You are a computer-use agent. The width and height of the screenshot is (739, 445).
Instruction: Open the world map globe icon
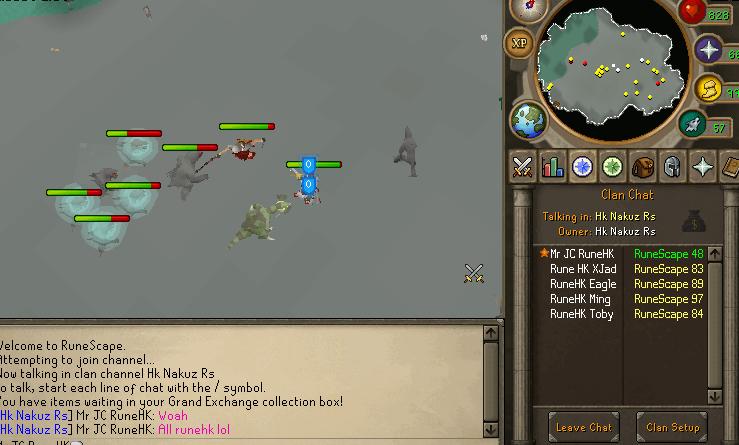(528, 120)
